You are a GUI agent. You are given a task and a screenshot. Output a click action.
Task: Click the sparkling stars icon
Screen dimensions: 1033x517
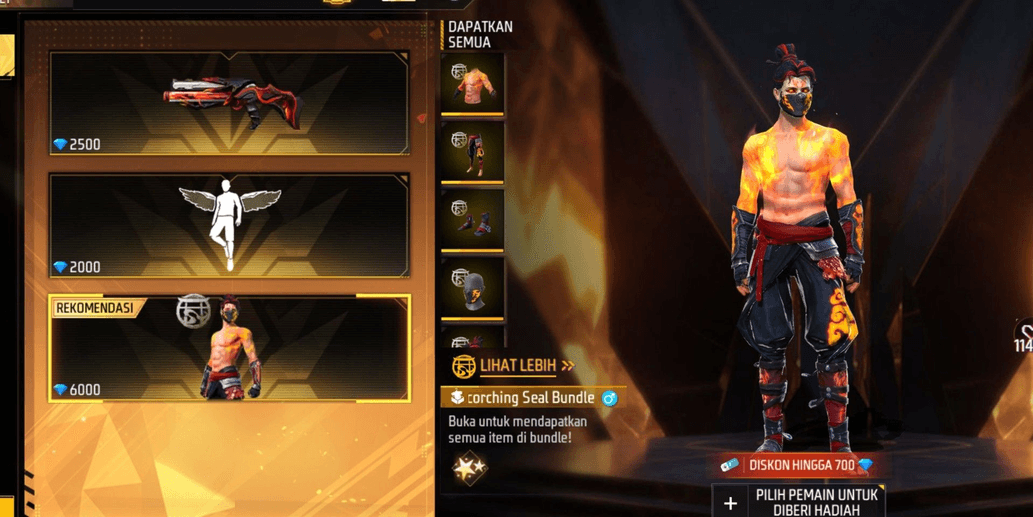click(469, 467)
